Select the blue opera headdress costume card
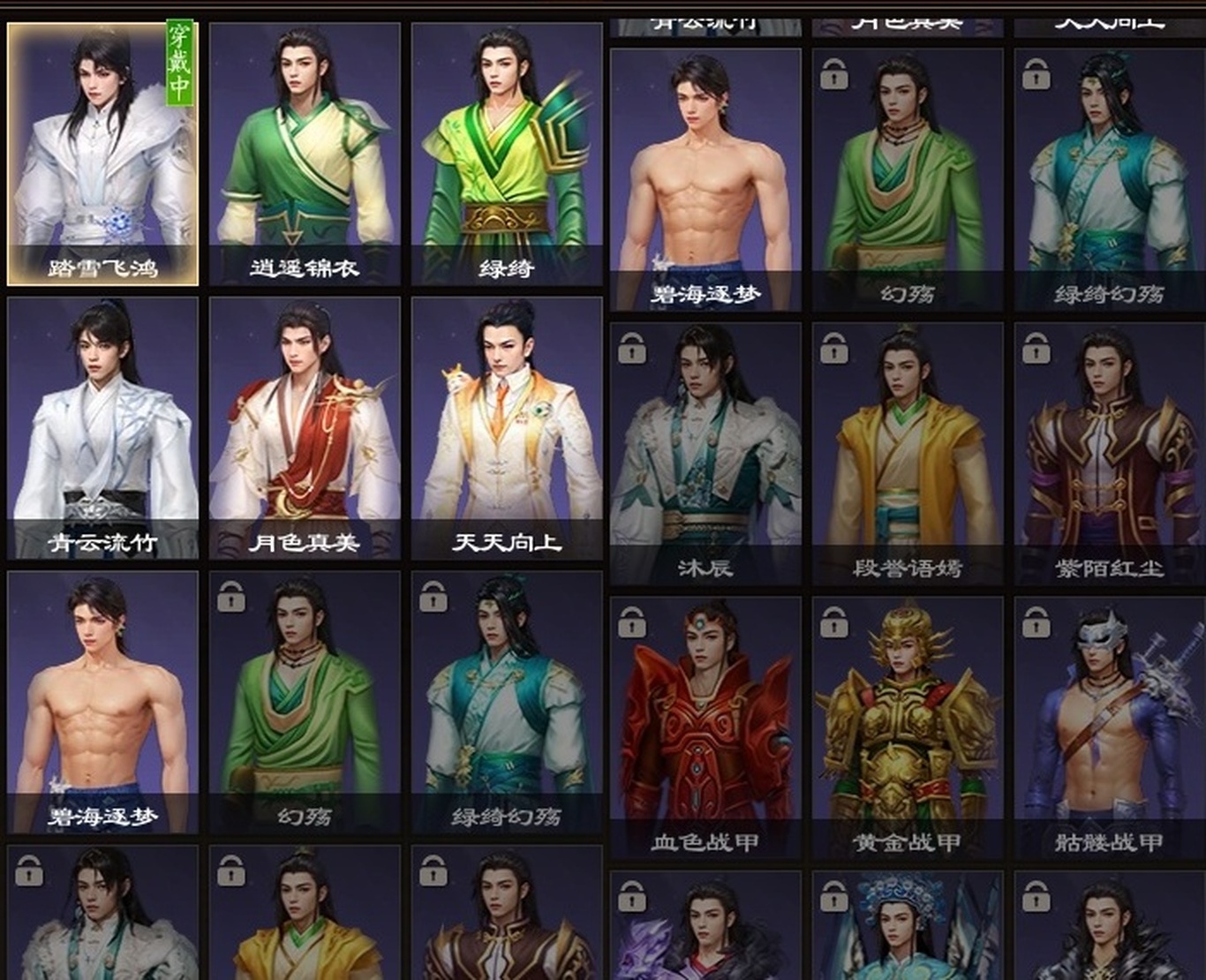Screen dimensions: 1206x980 908,927
